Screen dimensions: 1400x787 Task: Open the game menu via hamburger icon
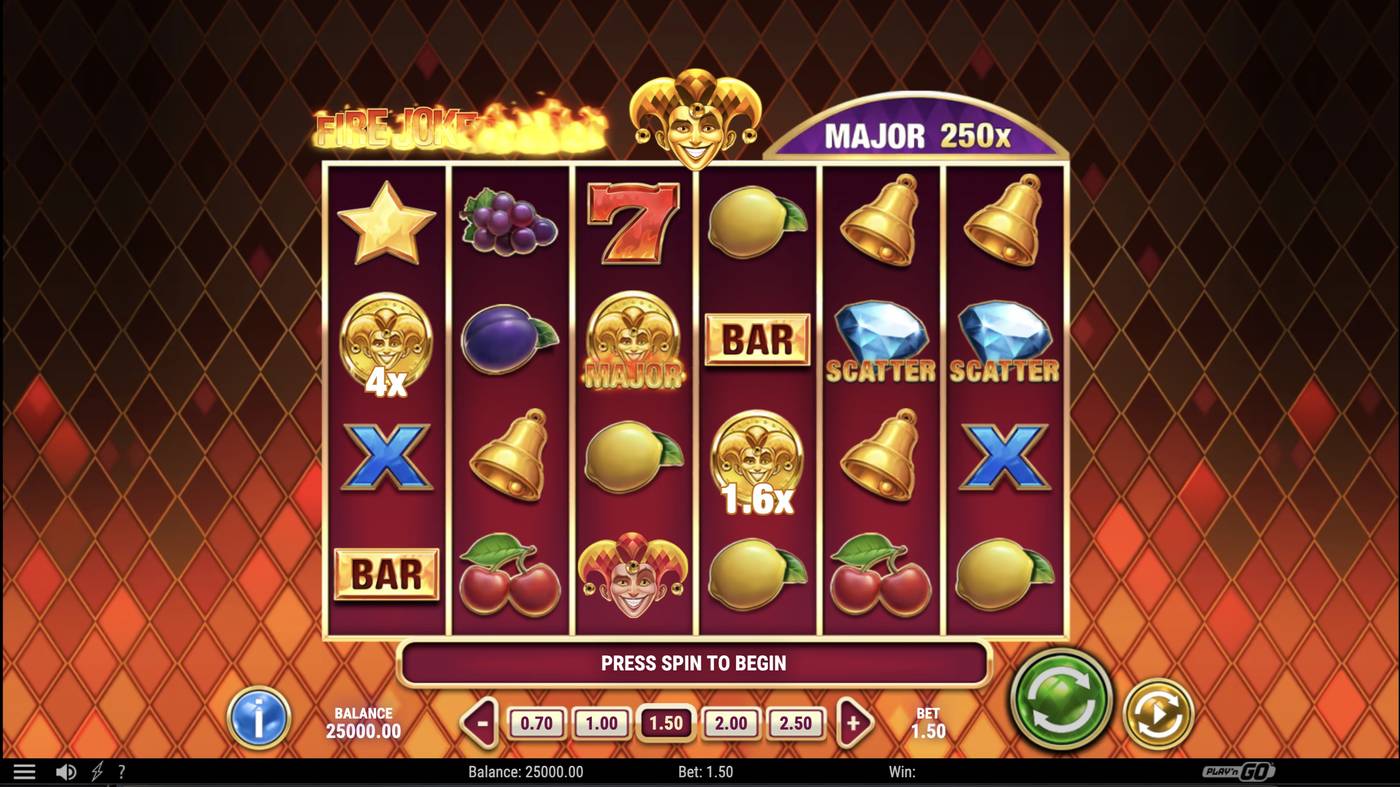click(x=22, y=771)
